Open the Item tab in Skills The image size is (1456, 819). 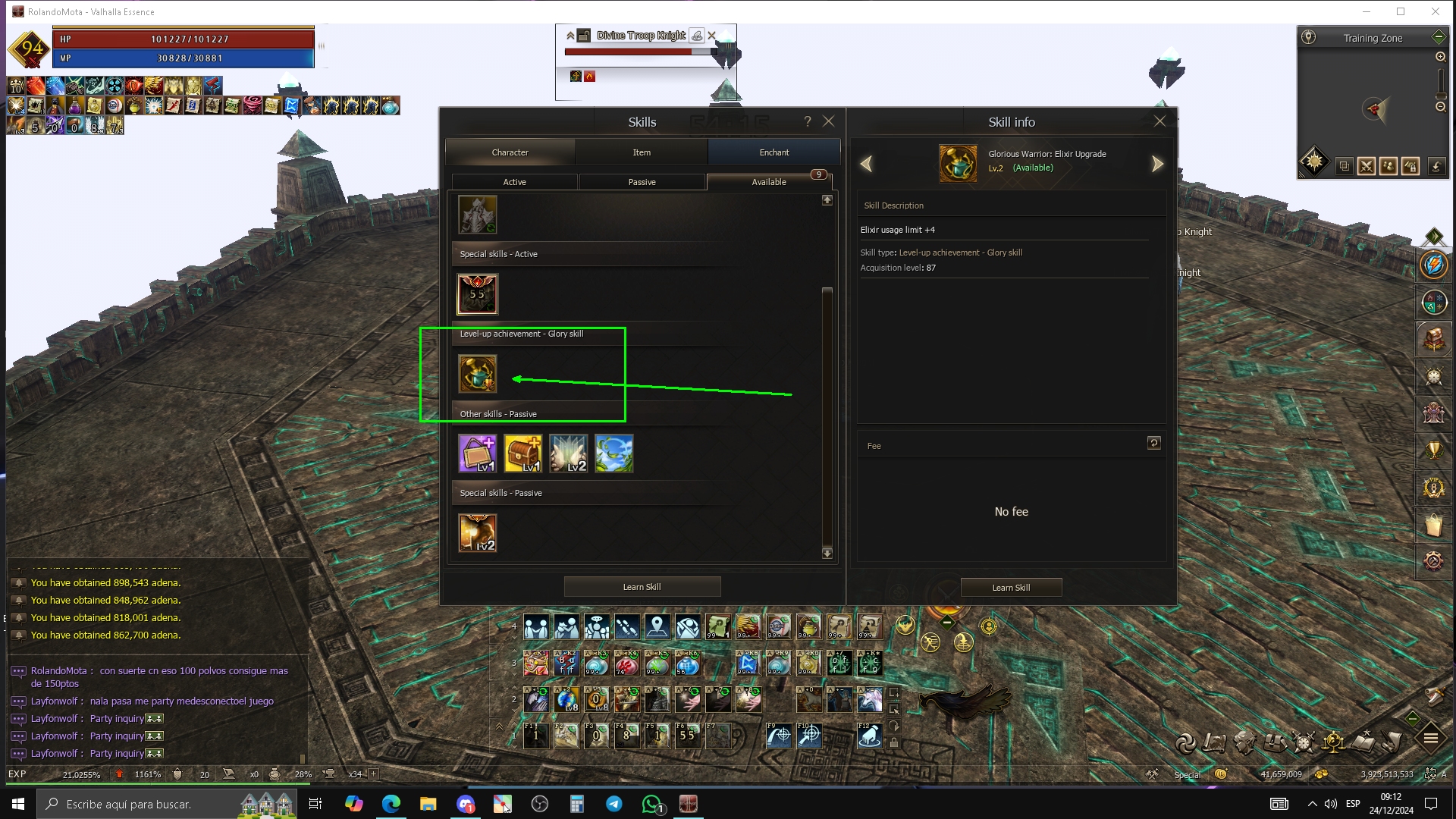tap(642, 152)
